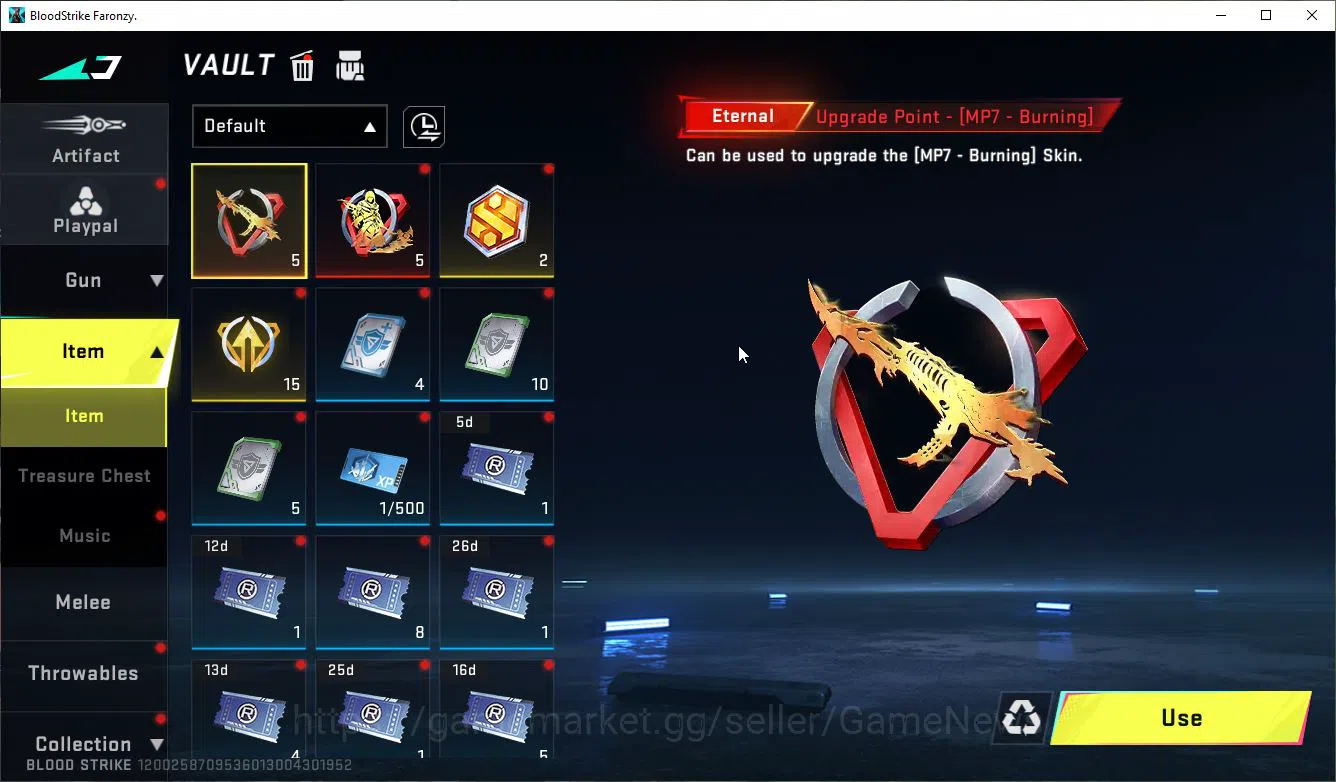Select the Eternal rarity tag on the item title
This screenshot has height=782, width=1336.
[744, 116]
